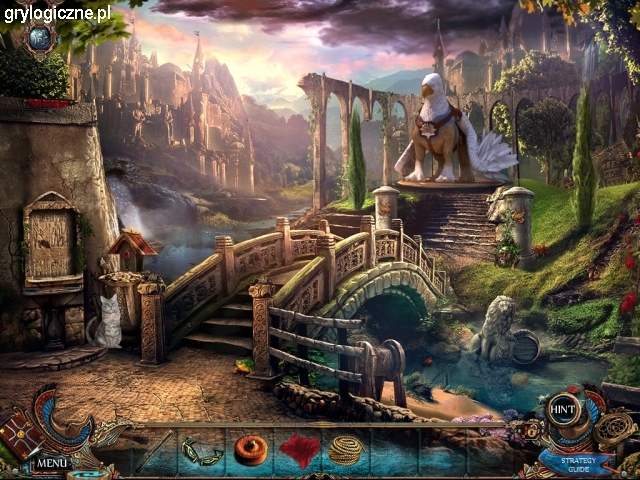This screenshot has width=640, height=480.
Task: Select the coiled rope inventory item
Action: pos(347,450)
